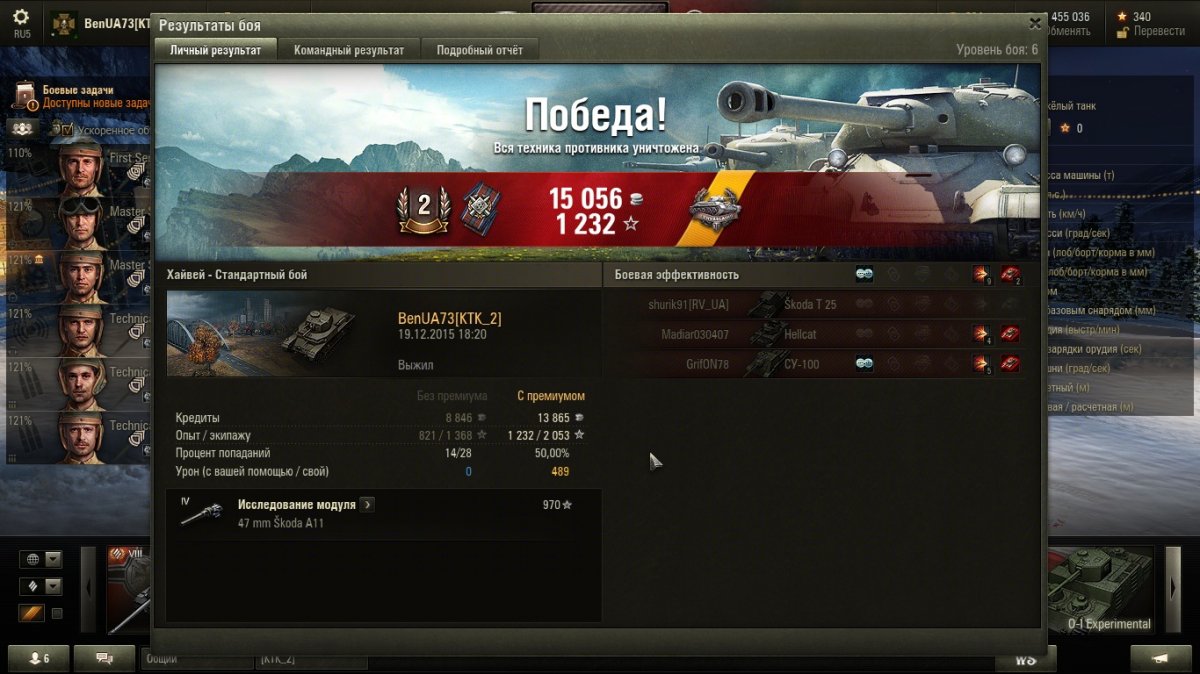
Task: Select the GrifON78 СУ-100 row
Action: (812, 364)
